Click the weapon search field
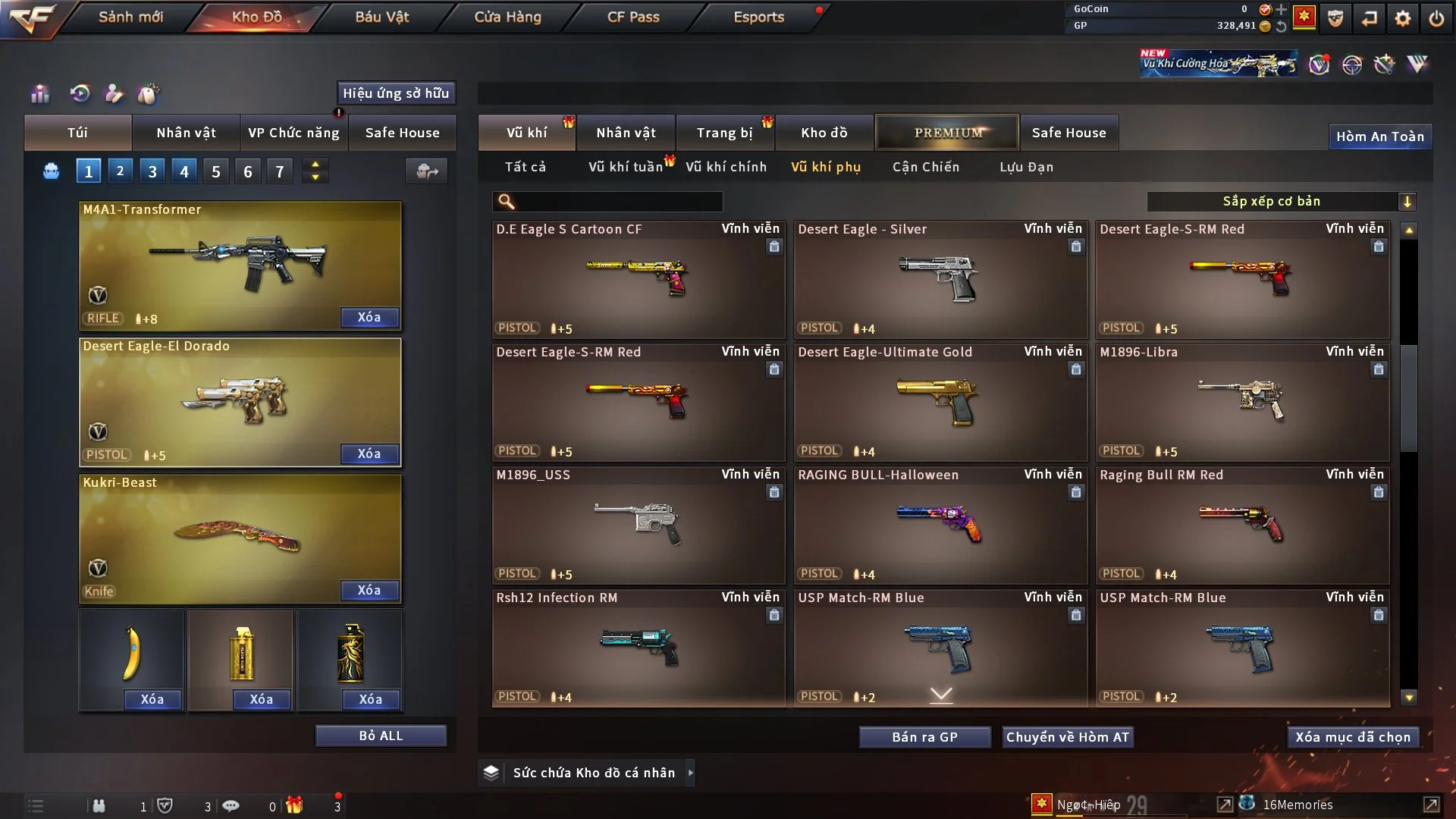1456x819 pixels. pyautogui.click(x=618, y=202)
